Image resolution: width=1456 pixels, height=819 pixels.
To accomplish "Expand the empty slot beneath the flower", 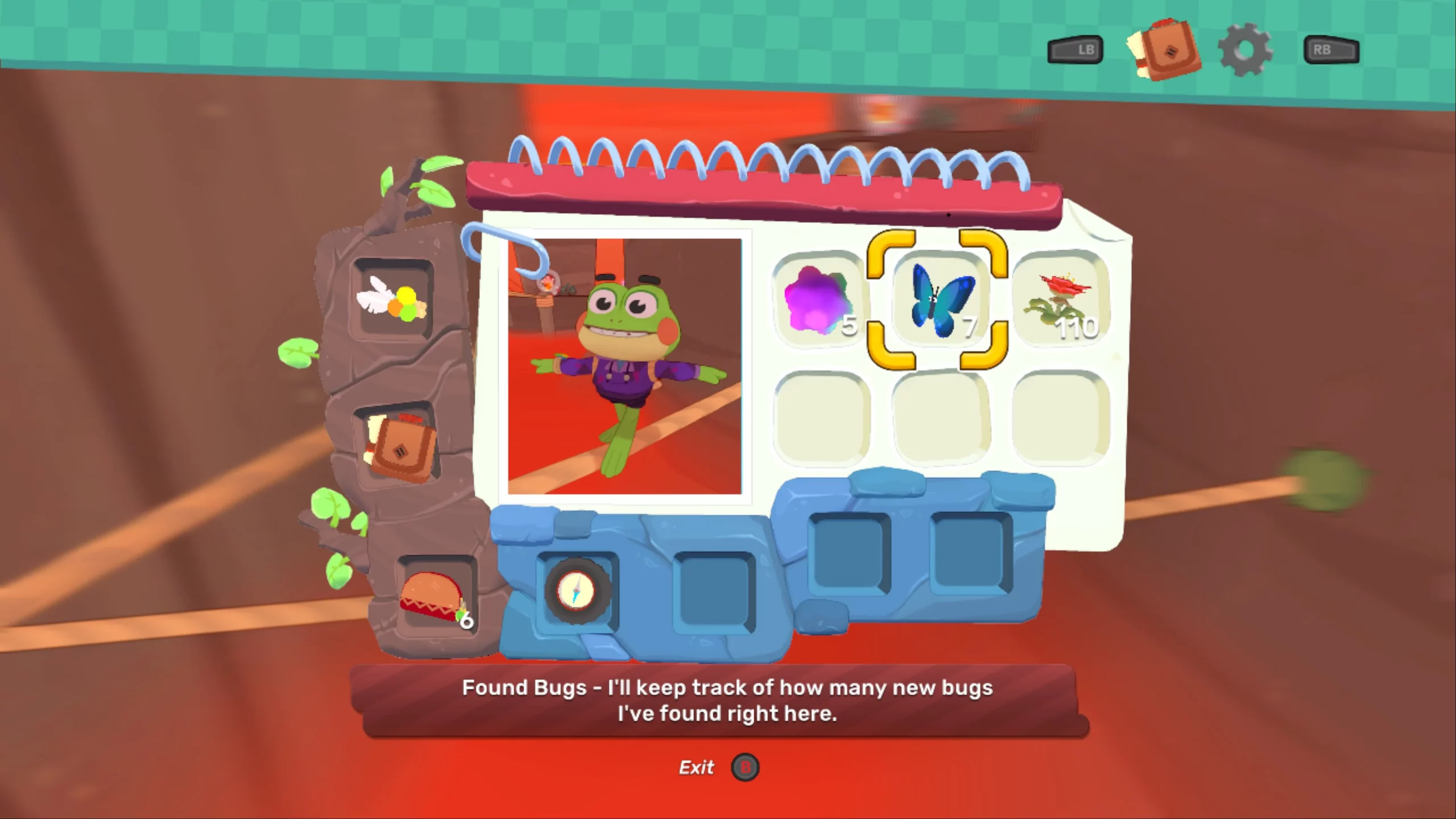I will (1059, 418).
